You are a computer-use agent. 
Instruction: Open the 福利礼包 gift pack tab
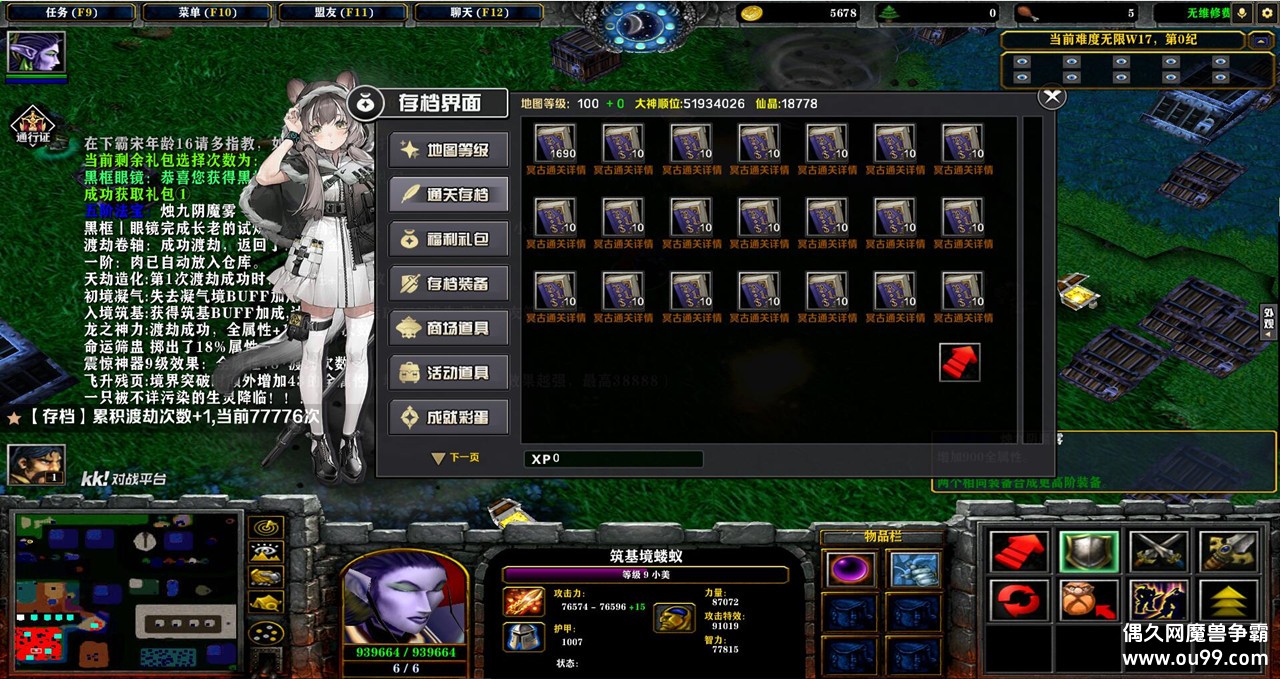[x=449, y=239]
